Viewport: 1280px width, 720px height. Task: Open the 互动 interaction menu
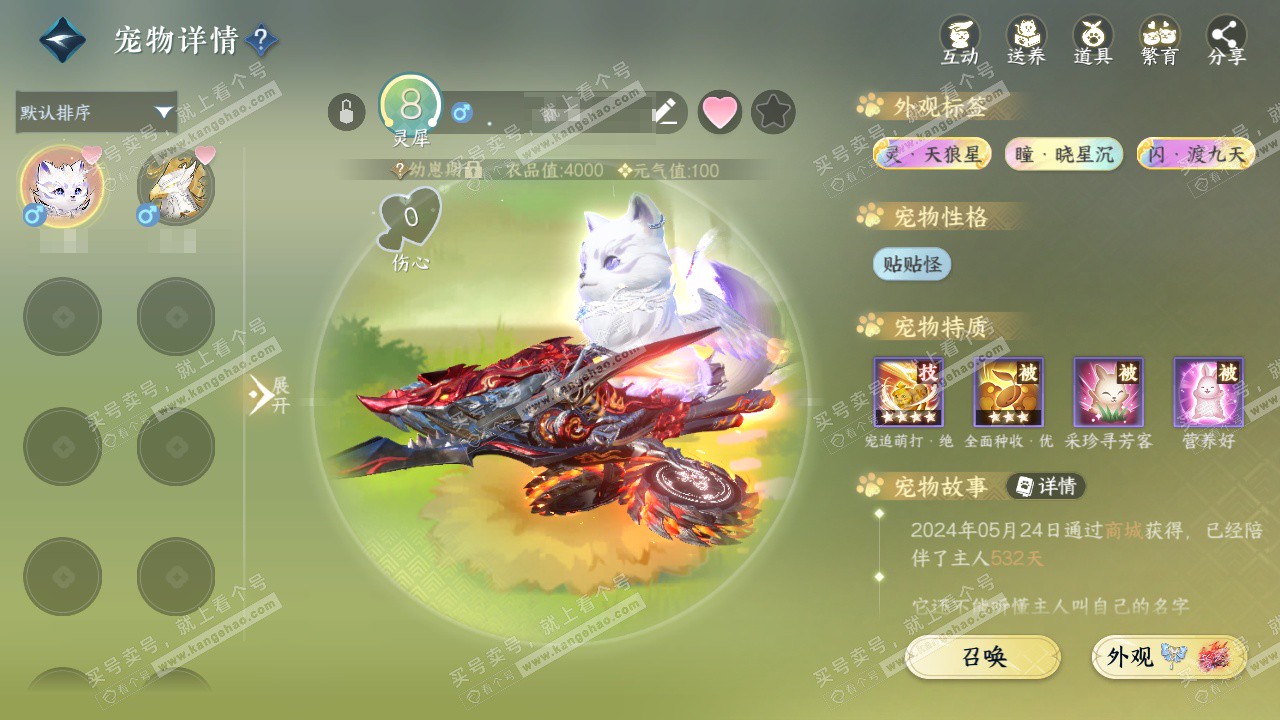[x=960, y=41]
